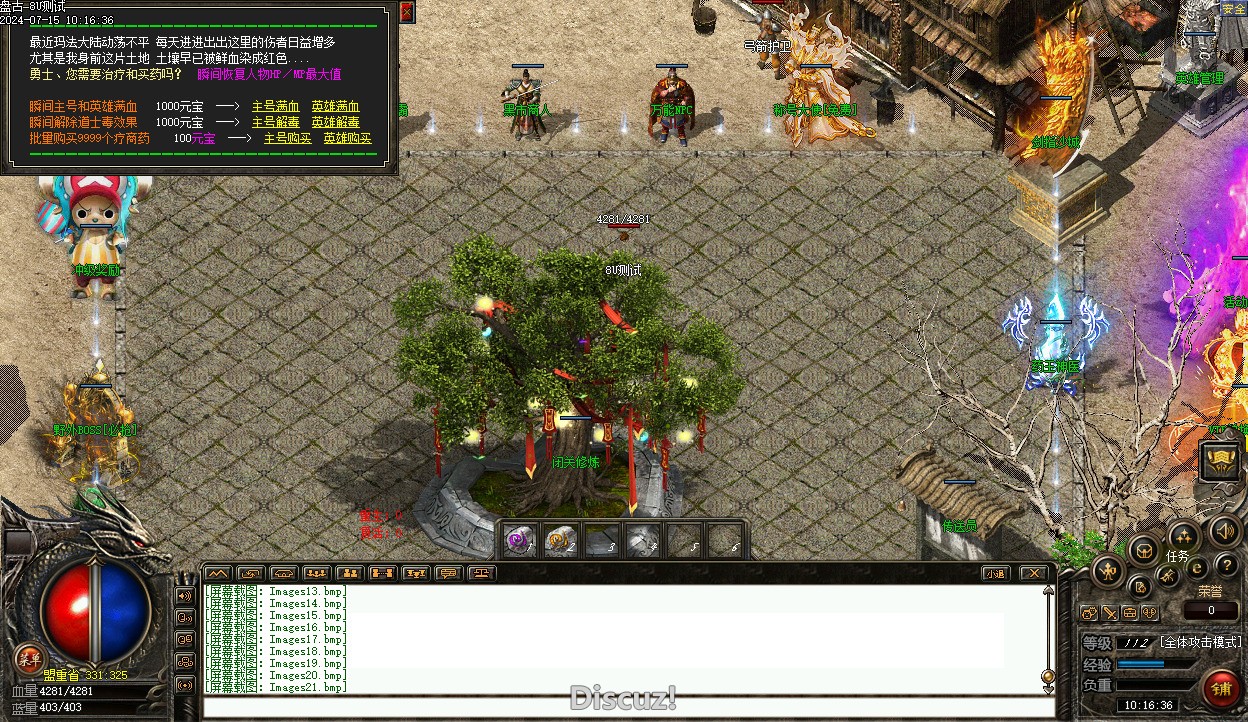The height and width of the screenshot is (722, 1248).
Task: Open the bag with the chest icon
Action: pyautogui.click(x=1144, y=549)
